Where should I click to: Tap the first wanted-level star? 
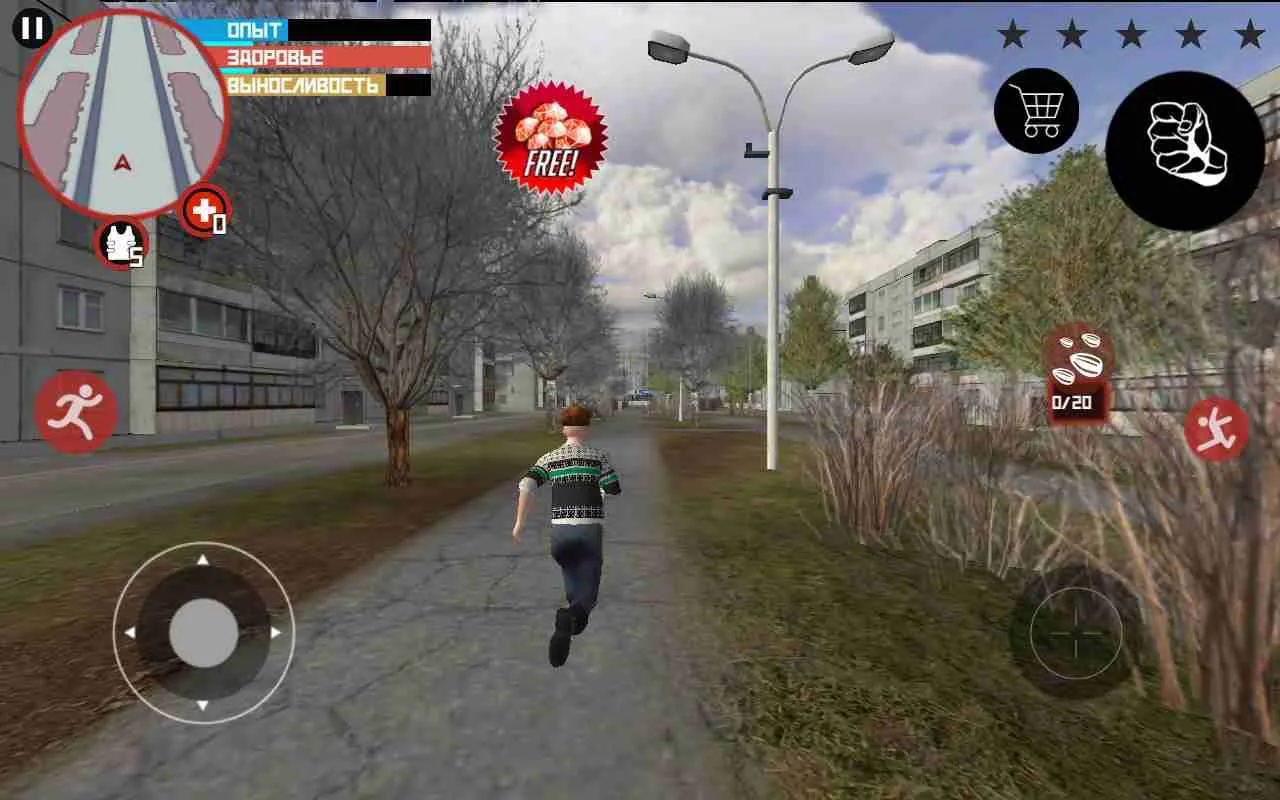pyautogui.click(x=1014, y=35)
